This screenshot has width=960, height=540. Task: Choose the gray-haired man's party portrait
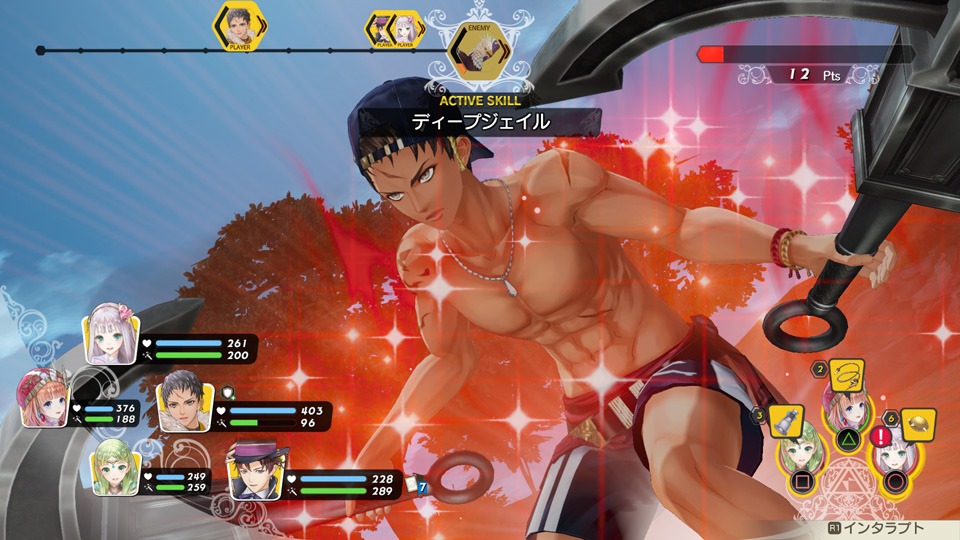tap(184, 402)
